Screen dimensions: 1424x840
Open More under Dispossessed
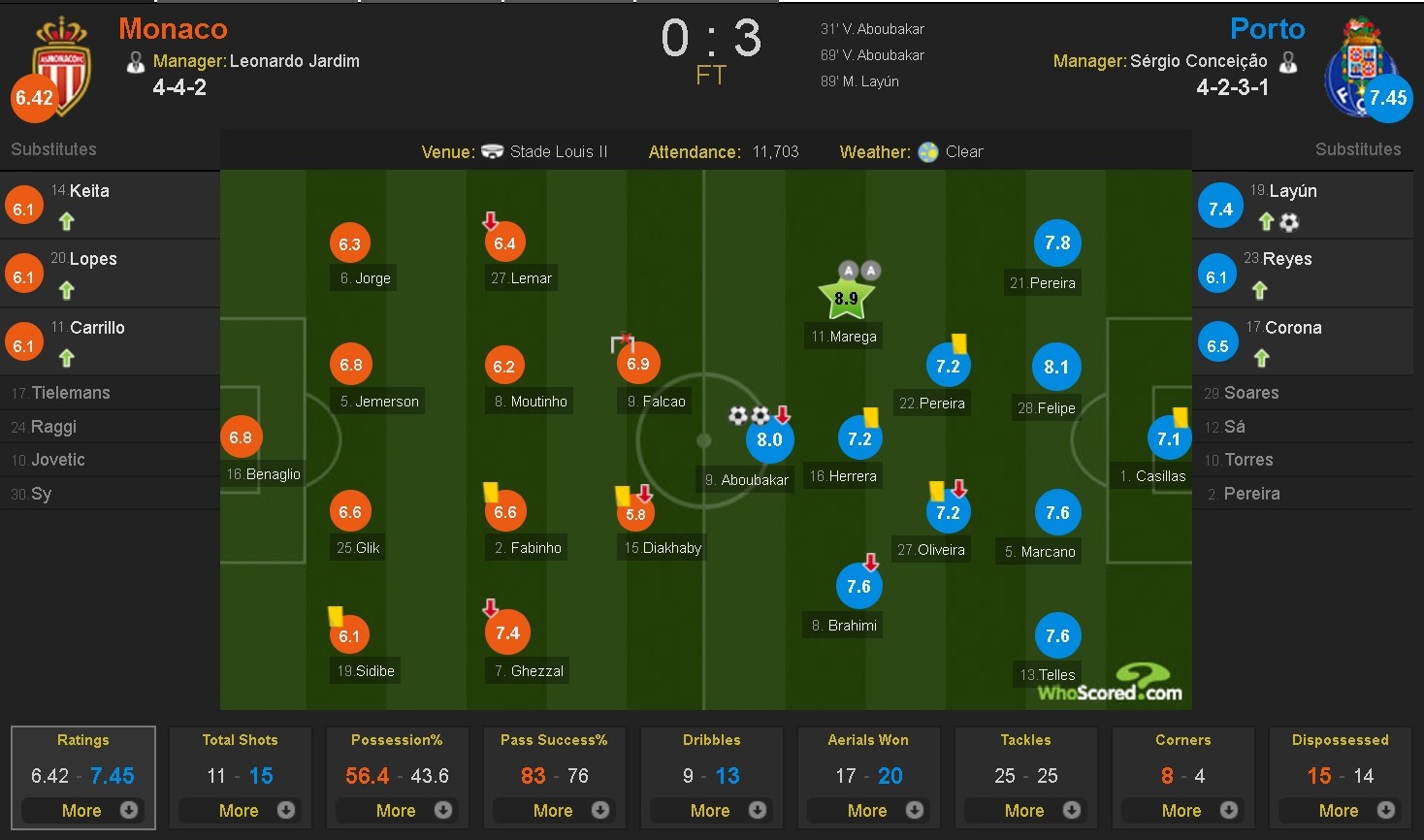pyautogui.click(x=1340, y=810)
